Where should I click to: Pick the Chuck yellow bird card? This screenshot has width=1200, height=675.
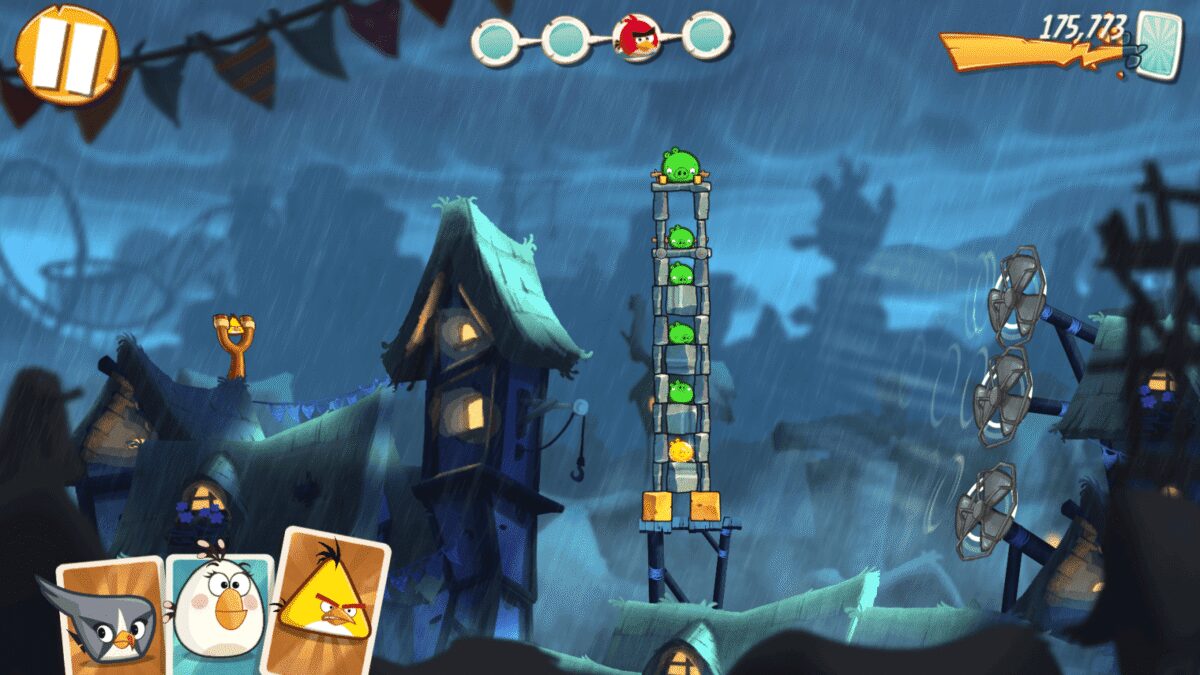pos(326,602)
